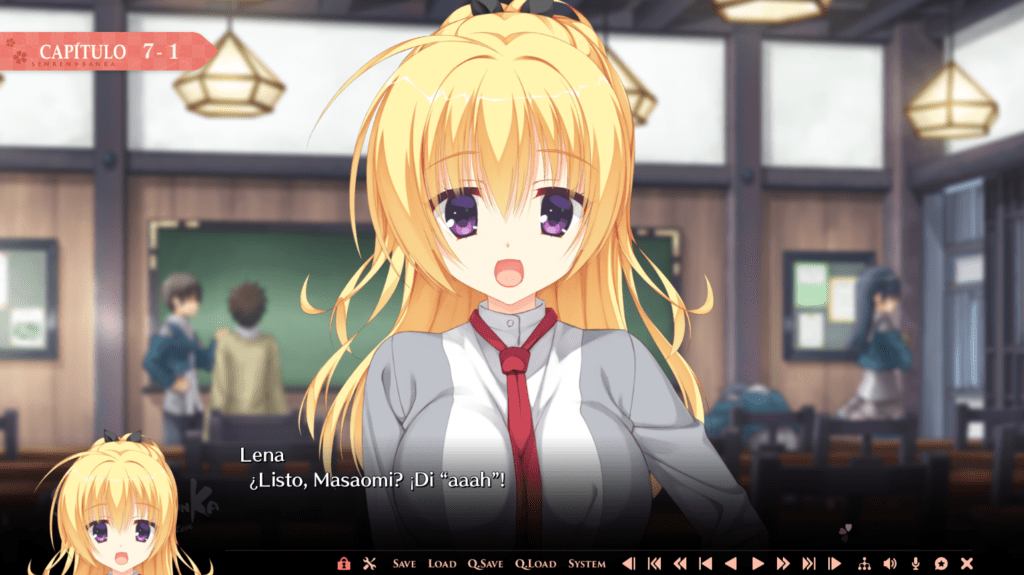Open the System menu

click(x=587, y=564)
